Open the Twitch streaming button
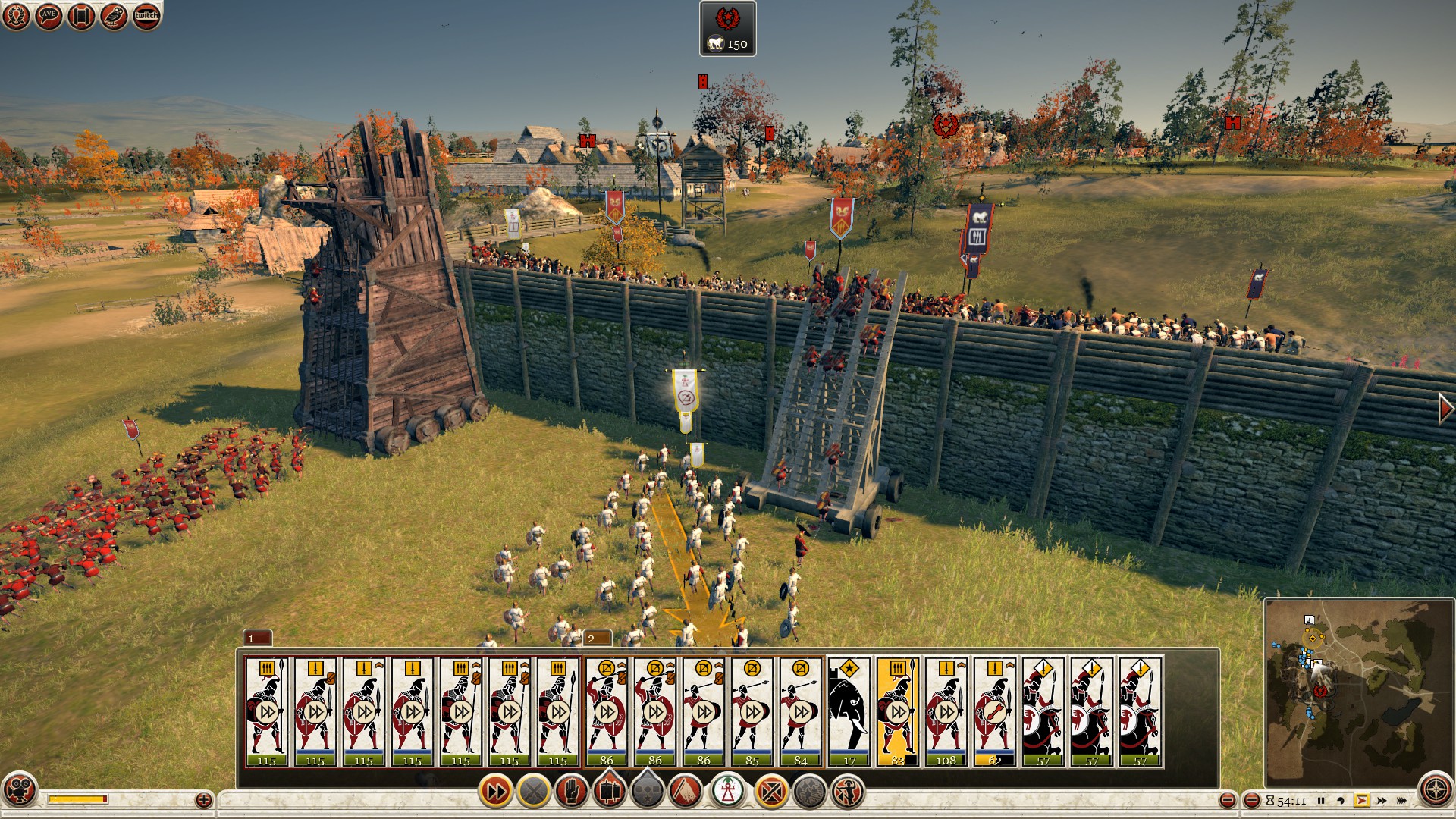Viewport: 1456px width, 819px height. (x=147, y=16)
